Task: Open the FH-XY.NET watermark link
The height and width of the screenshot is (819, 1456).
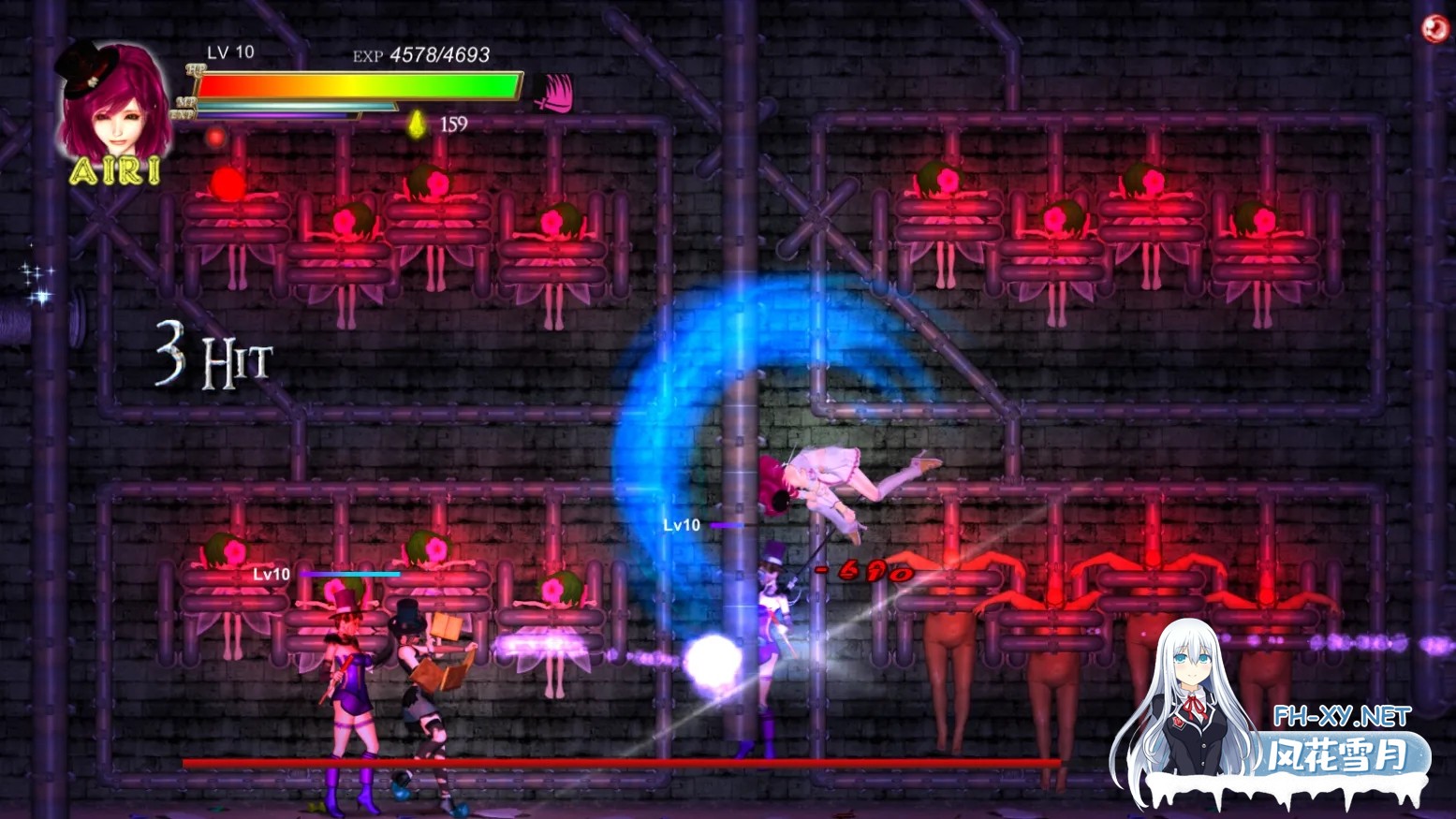Action: (x=1341, y=717)
